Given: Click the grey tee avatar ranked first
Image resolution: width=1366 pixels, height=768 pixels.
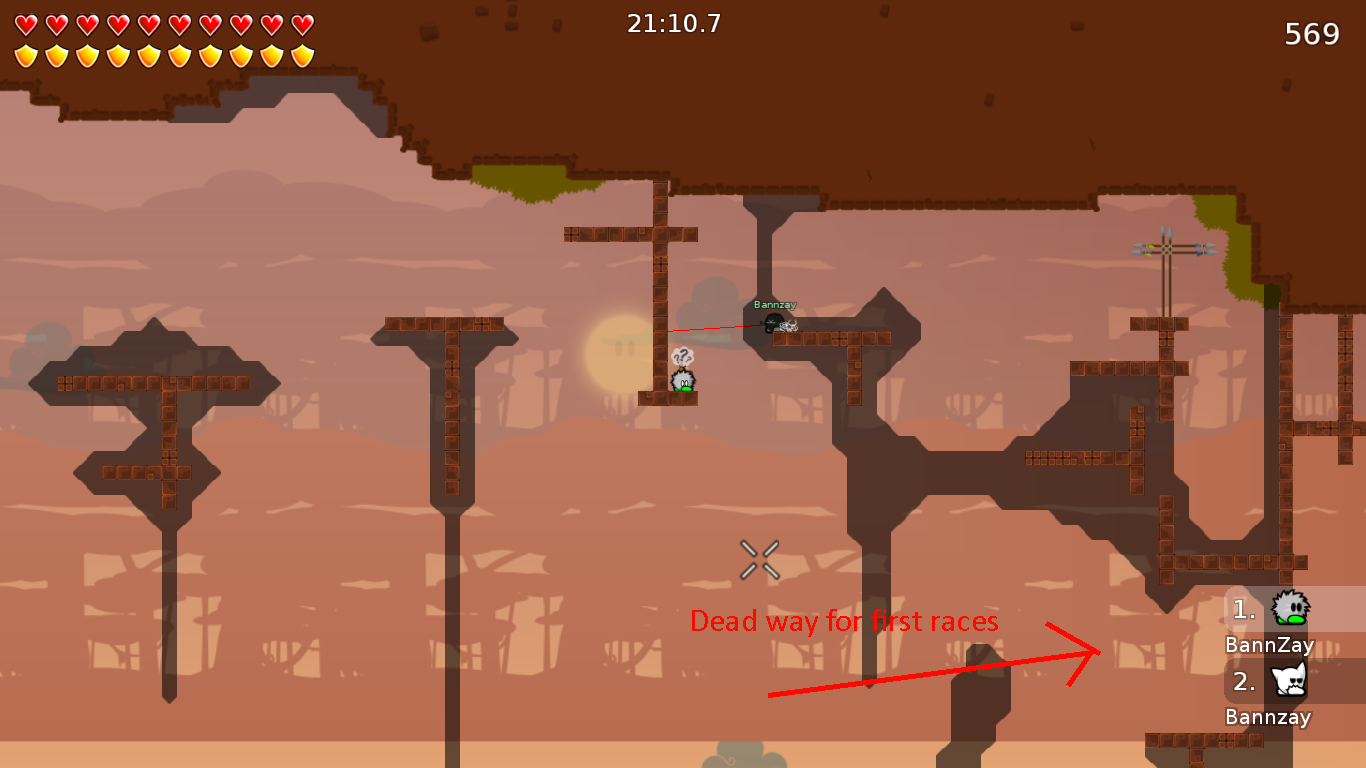Looking at the screenshot, I should tap(1291, 607).
